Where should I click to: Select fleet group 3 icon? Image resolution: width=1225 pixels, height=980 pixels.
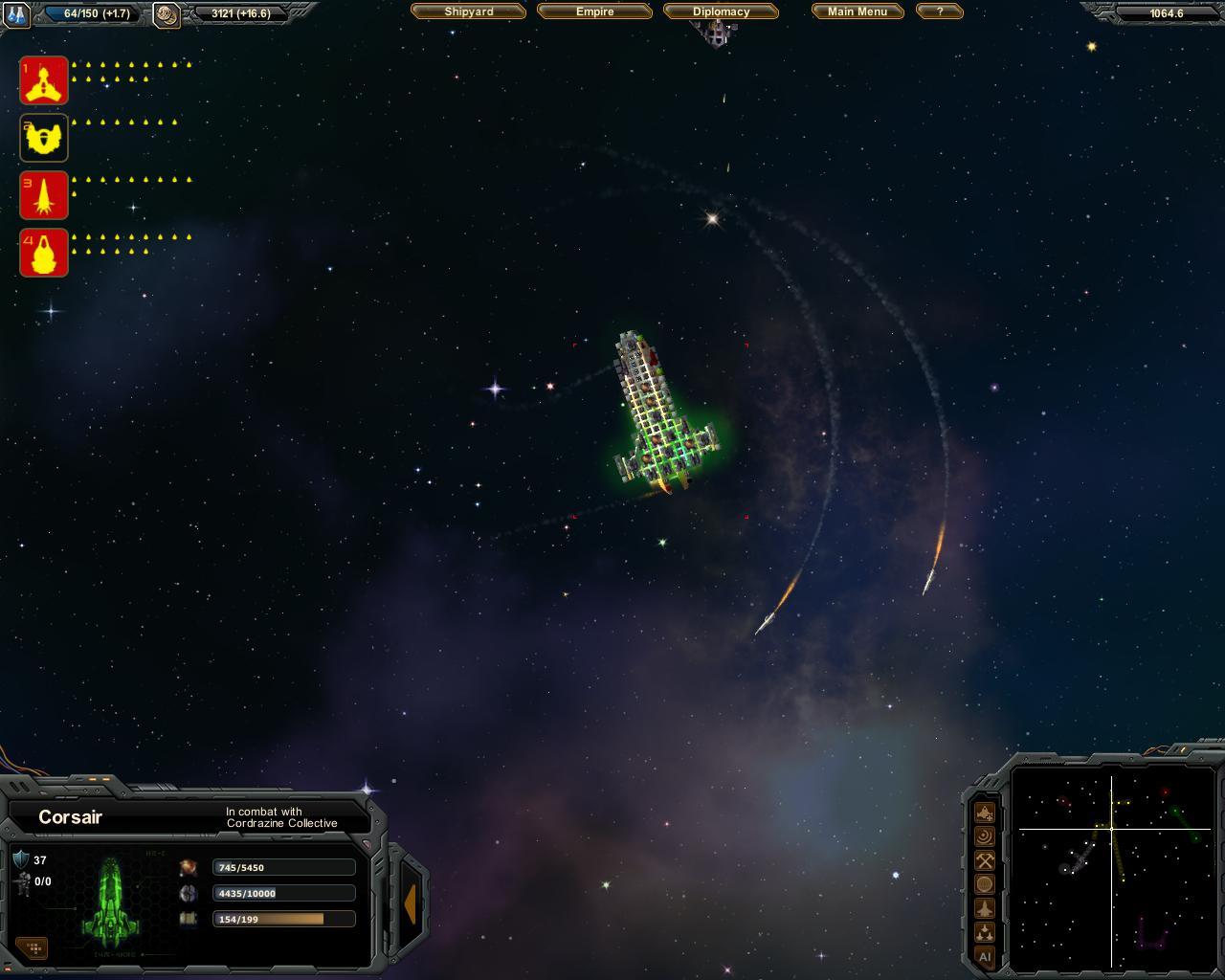coord(44,195)
